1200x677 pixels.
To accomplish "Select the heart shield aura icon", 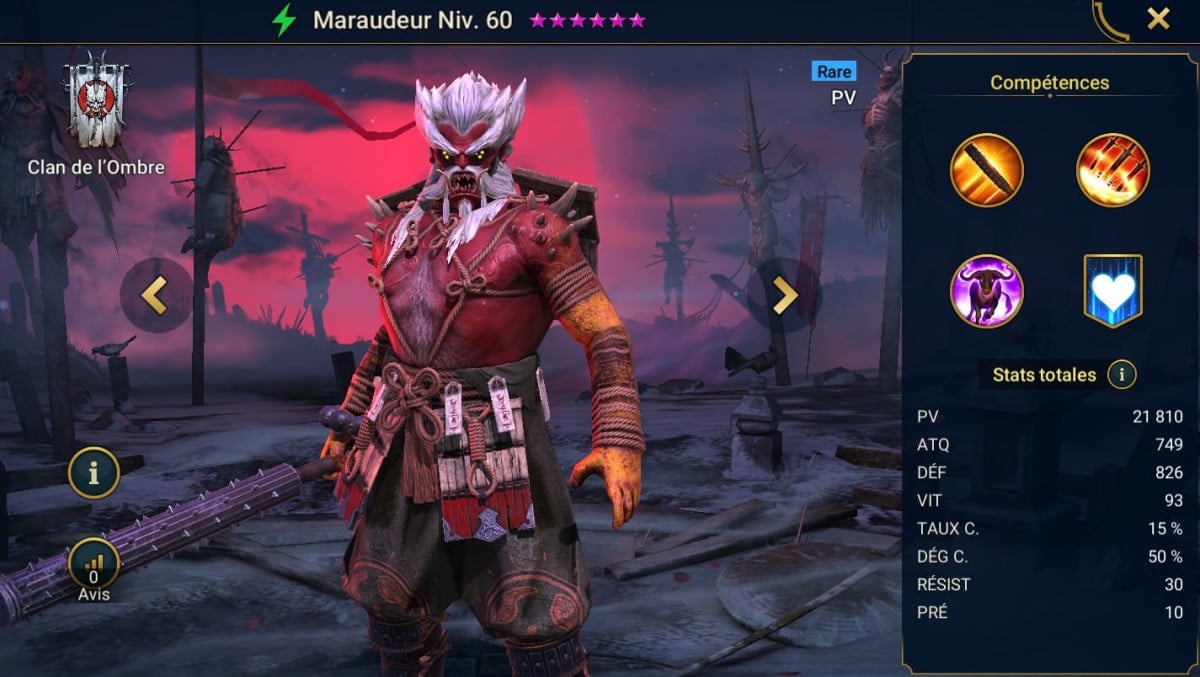I will click(1113, 291).
